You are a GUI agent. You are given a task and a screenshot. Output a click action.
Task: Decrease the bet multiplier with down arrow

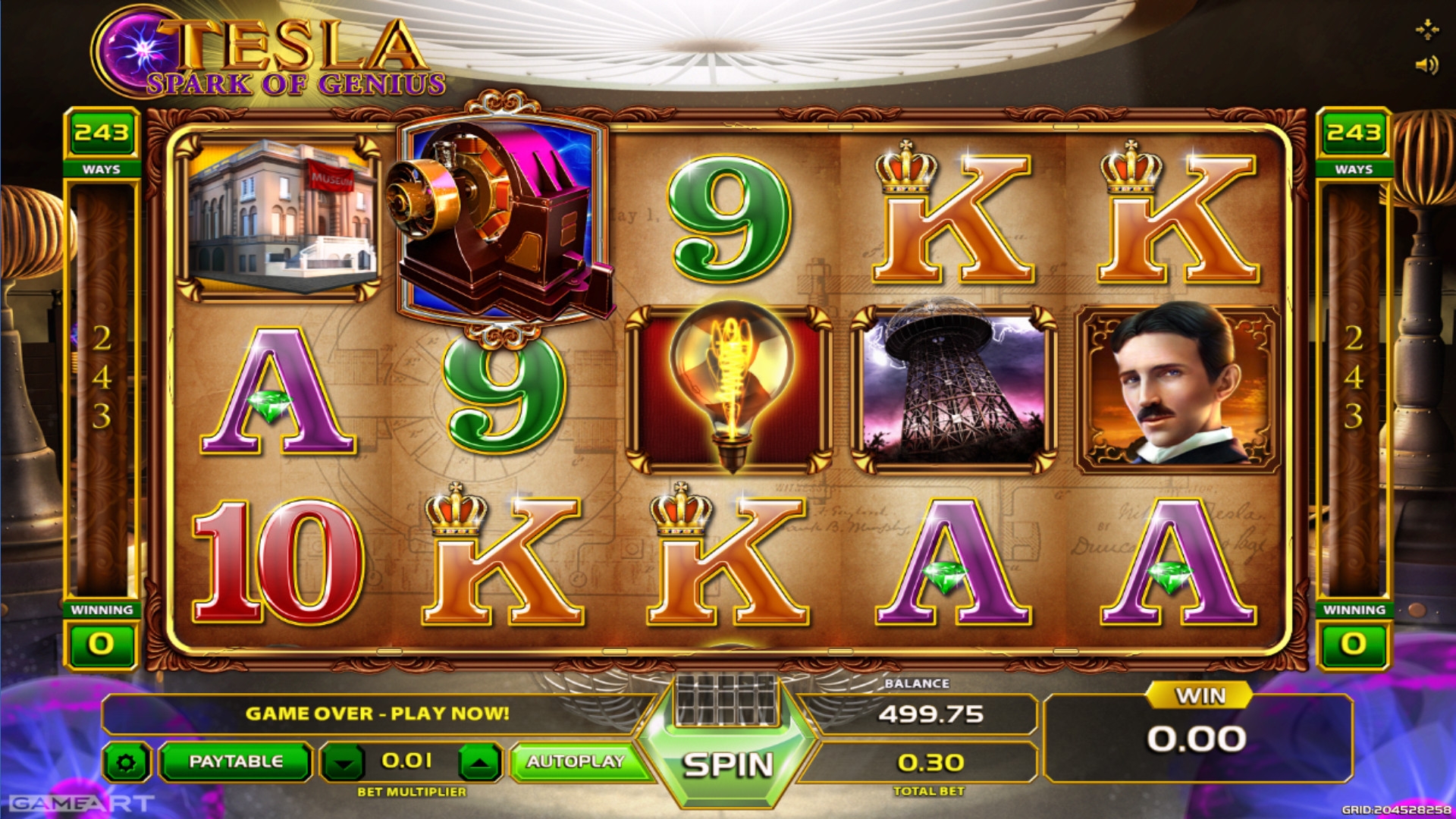pyautogui.click(x=344, y=762)
